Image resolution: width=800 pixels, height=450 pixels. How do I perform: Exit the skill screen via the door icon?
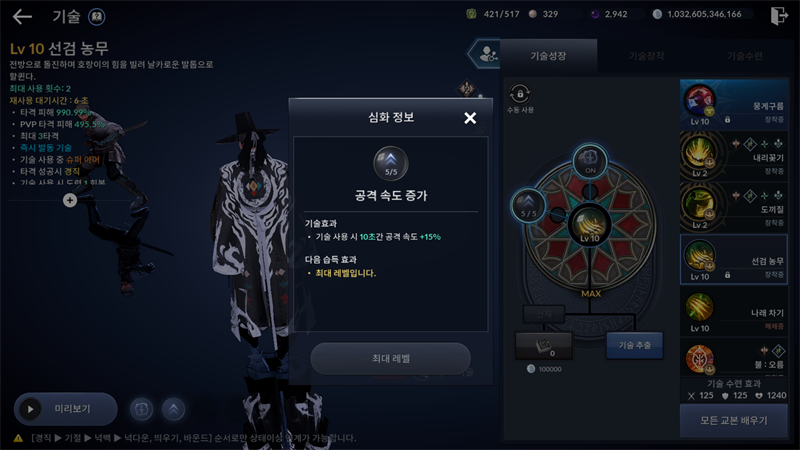pos(780,16)
